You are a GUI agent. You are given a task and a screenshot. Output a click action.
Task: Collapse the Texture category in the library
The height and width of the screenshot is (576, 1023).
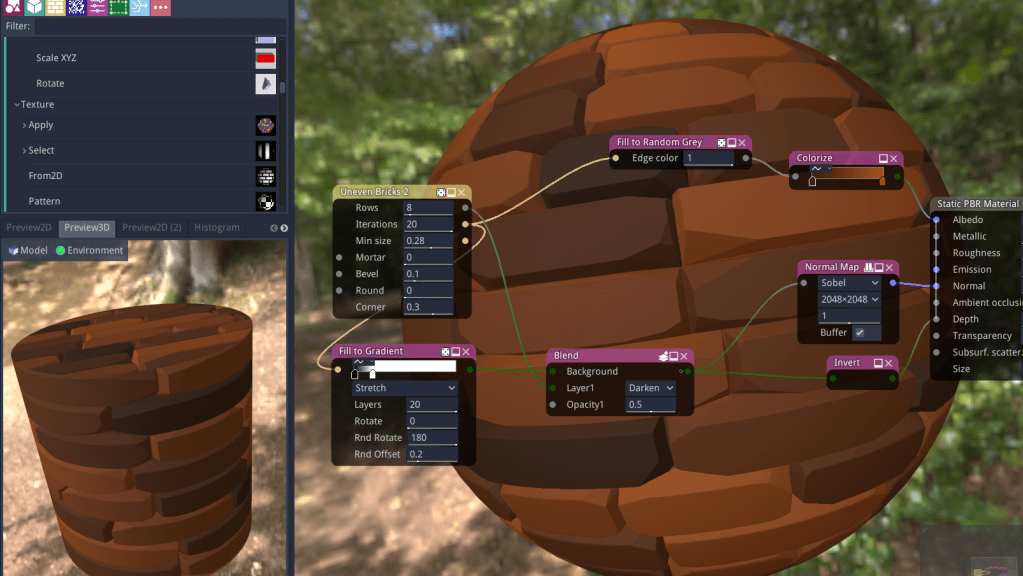pos(17,105)
